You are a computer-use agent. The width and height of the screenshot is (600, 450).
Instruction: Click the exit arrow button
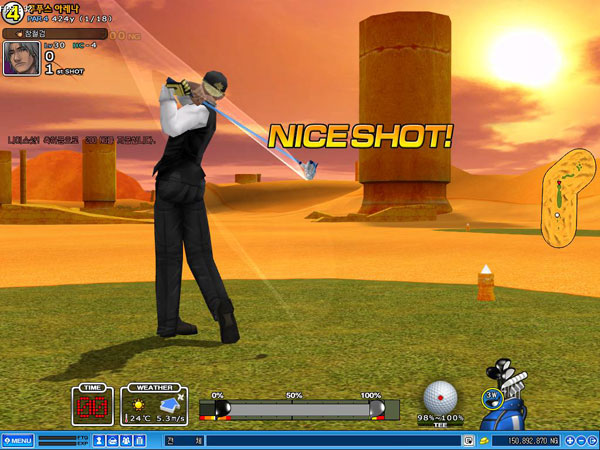pyautogui.click(x=593, y=440)
